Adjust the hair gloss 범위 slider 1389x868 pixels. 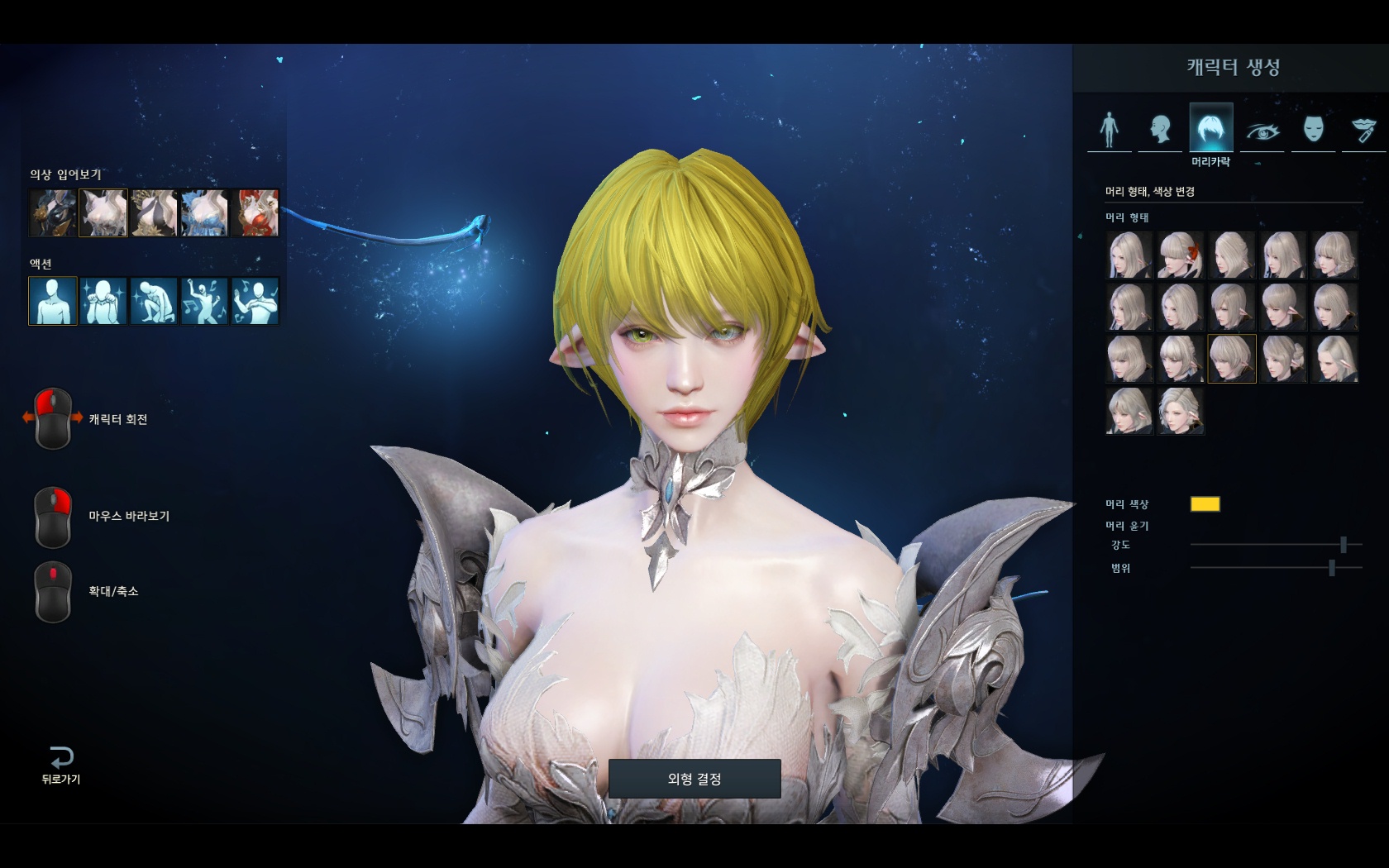(x=1331, y=568)
